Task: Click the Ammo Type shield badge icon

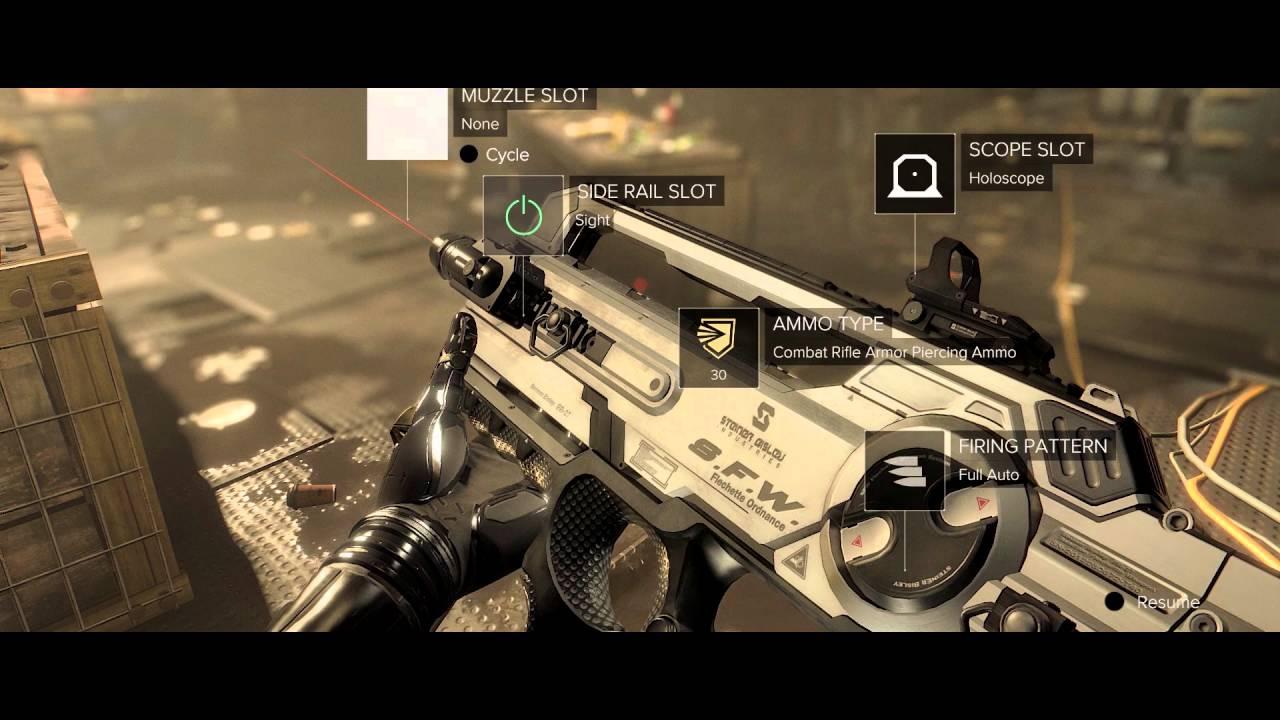Action: [x=716, y=337]
